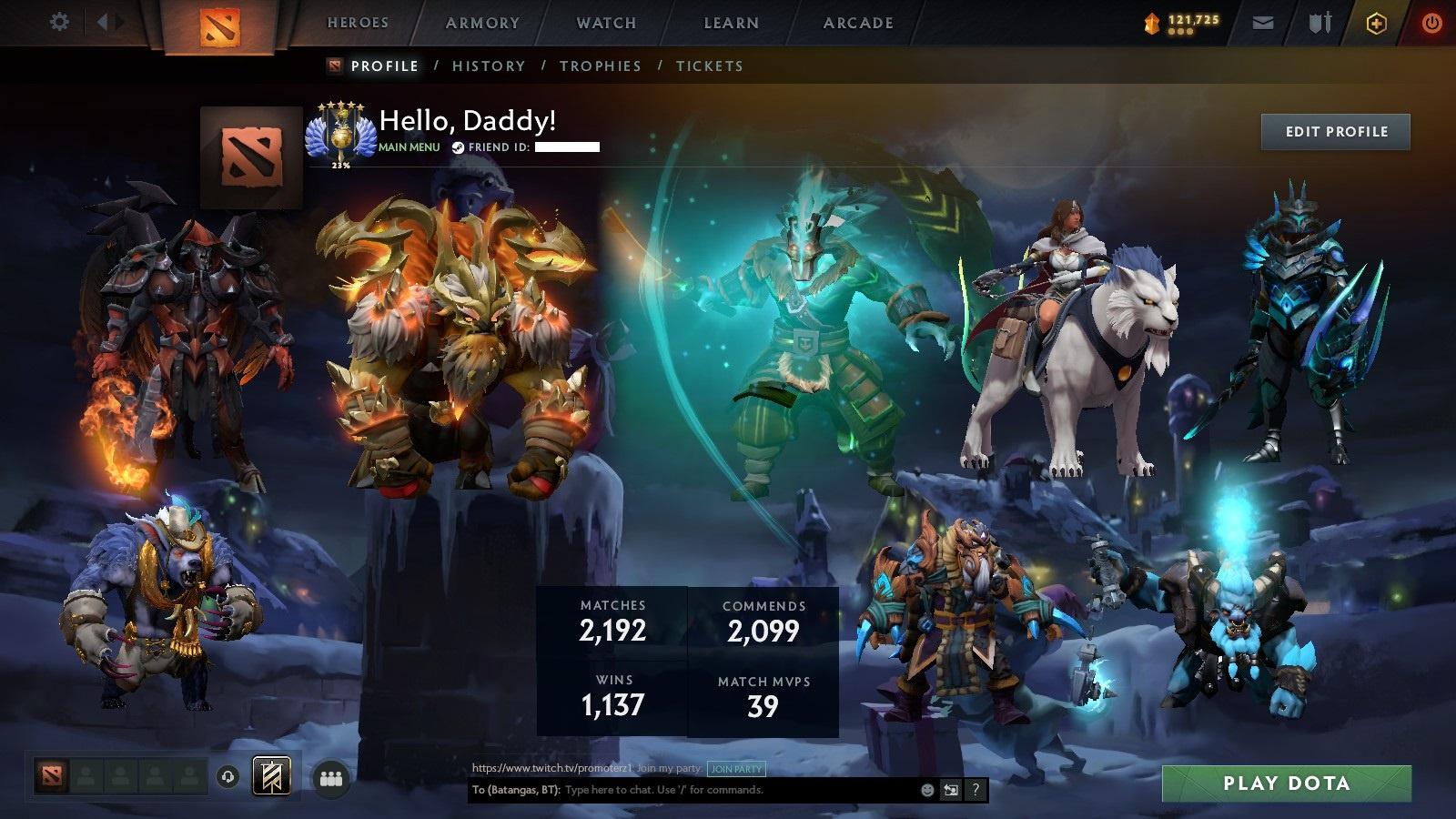The image size is (1456, 819).
Task: Open Dota Plus with the gold hexagon plus icon
Action: coord(1374,22)
